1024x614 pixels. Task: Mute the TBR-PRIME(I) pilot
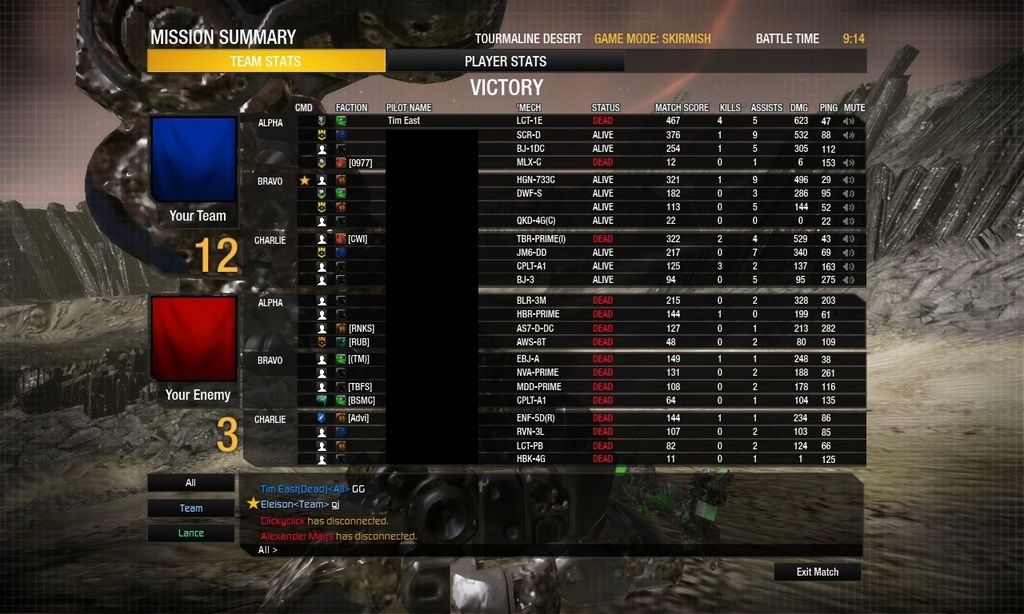pyautogui.click(x=850, y=239)
